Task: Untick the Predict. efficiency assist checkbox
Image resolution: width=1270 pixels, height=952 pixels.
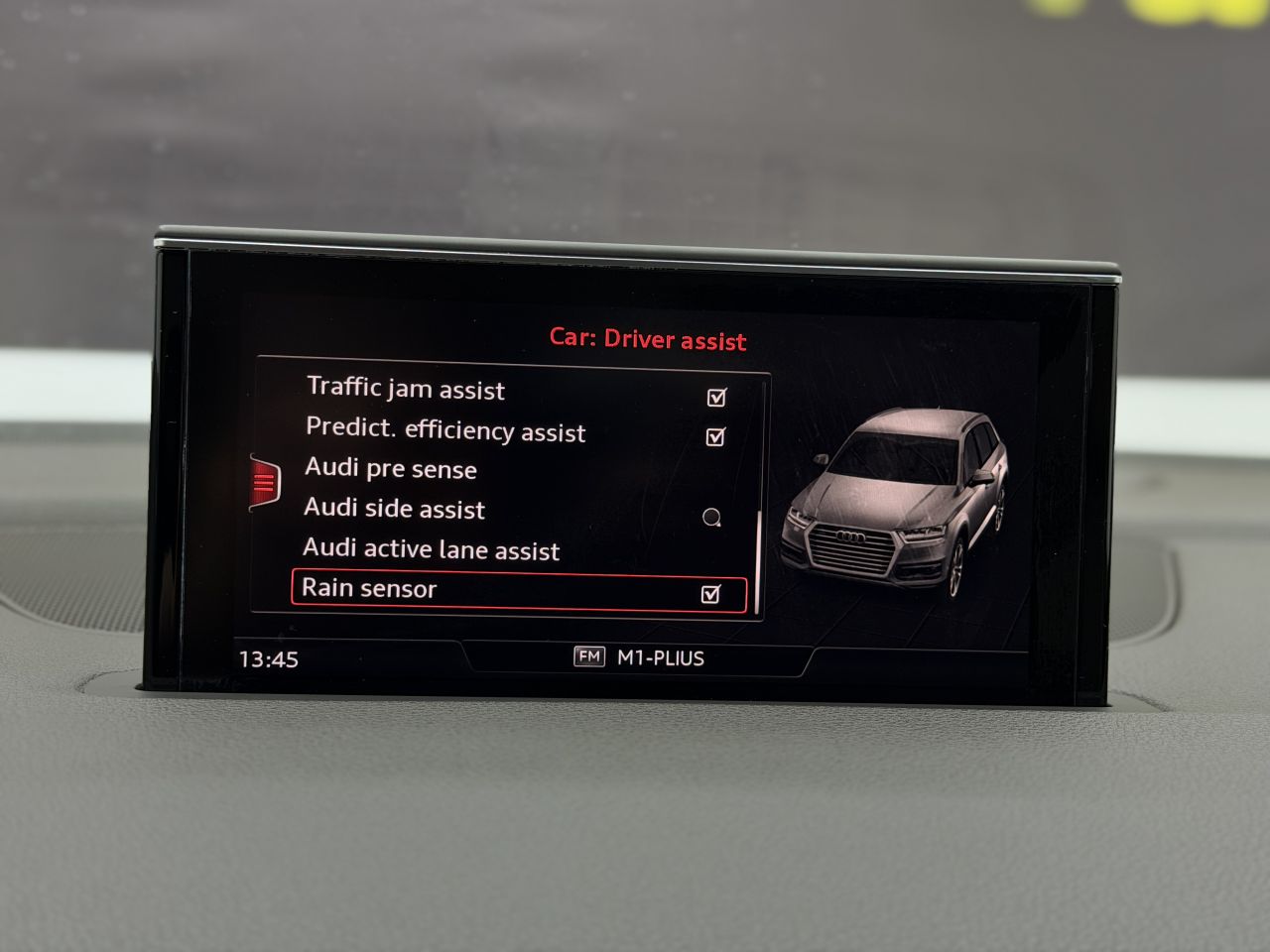Action: click(x=715, y=437)
